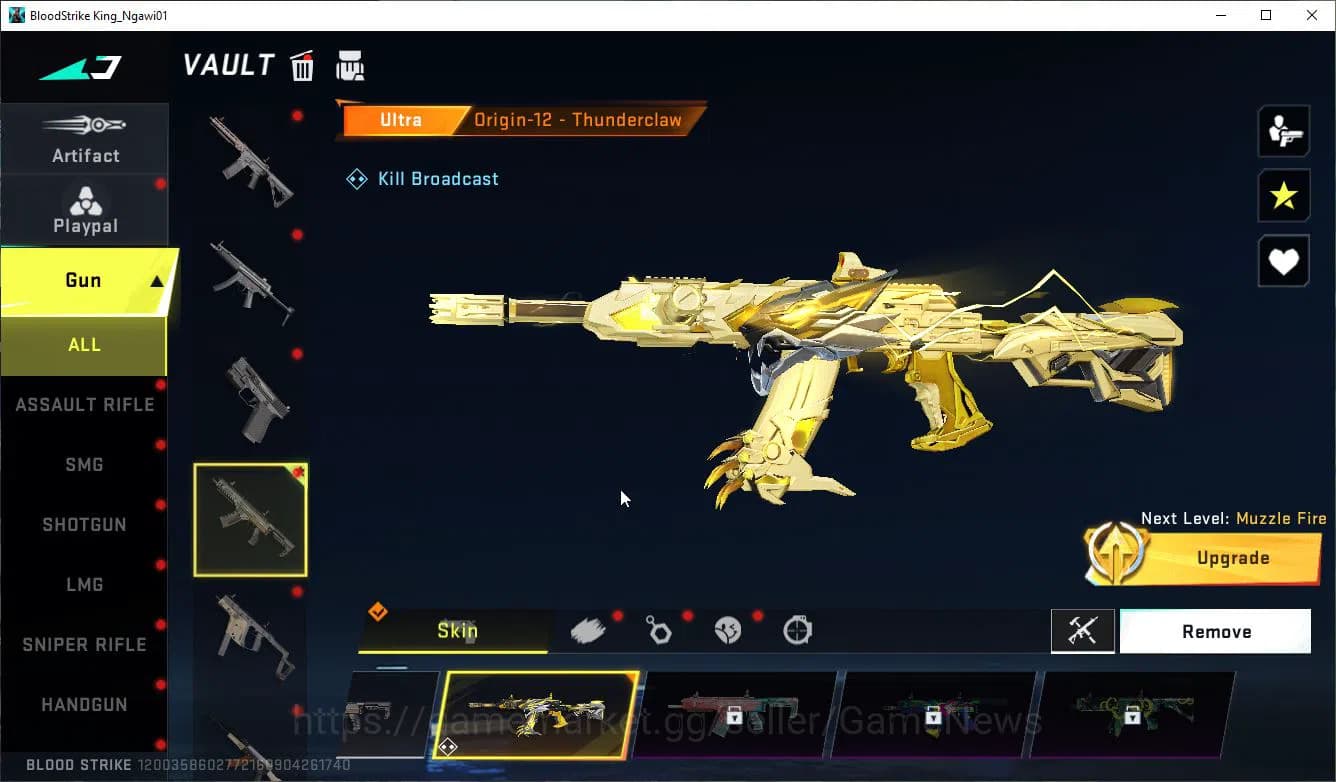Image resolution: width=1336 pixels, height=782 pixels.
Task: Click the backpack icon next to the trash icon
Action: pos(351,65)
